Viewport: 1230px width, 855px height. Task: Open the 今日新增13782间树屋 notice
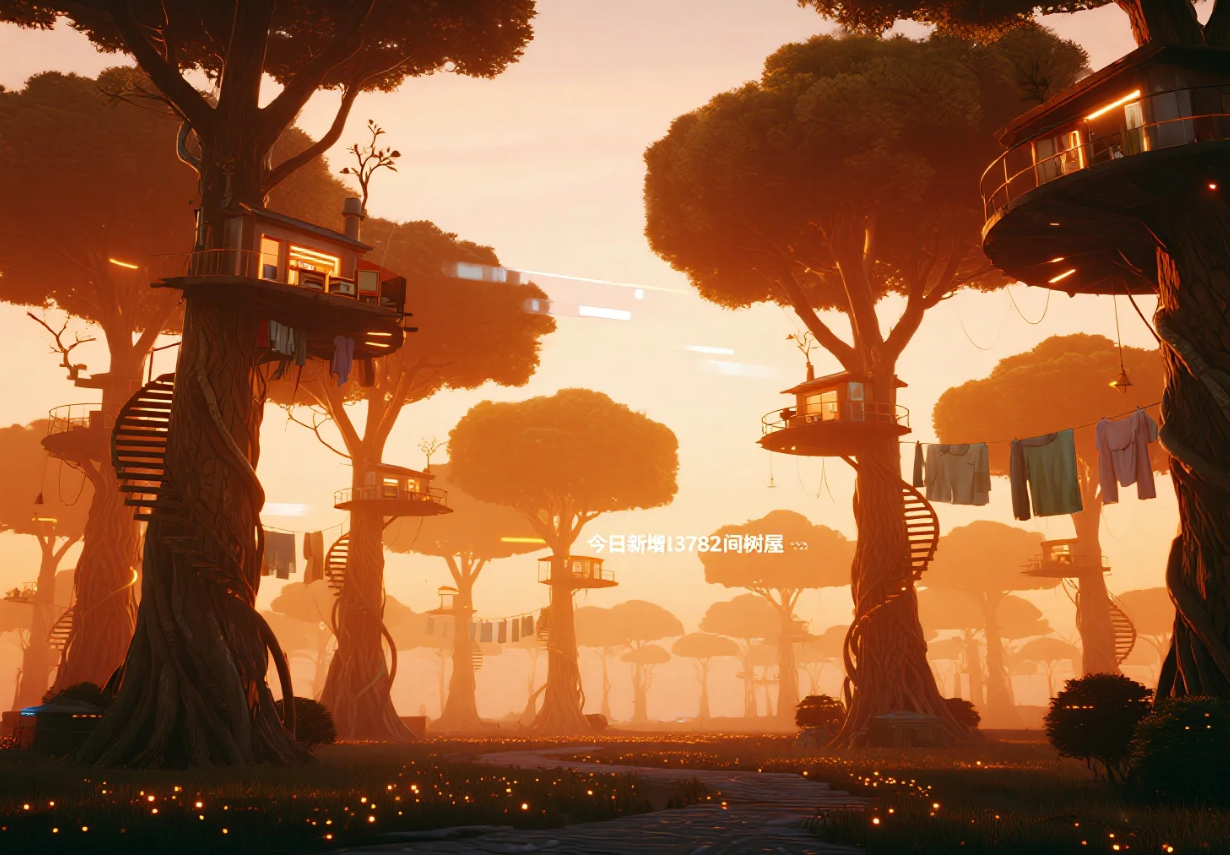tap(696, 544)
